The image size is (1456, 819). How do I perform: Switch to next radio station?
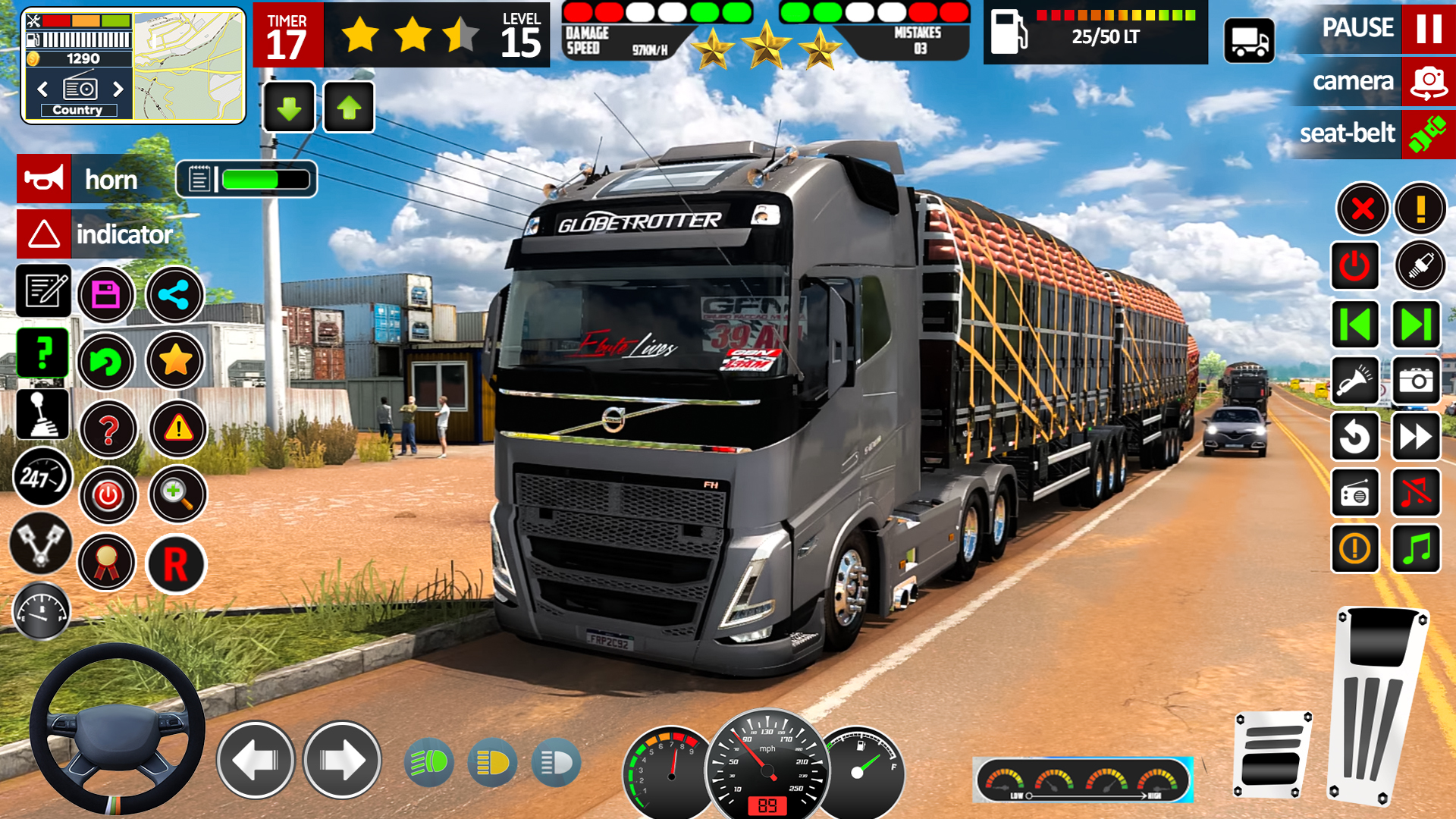tap(118, 89)
